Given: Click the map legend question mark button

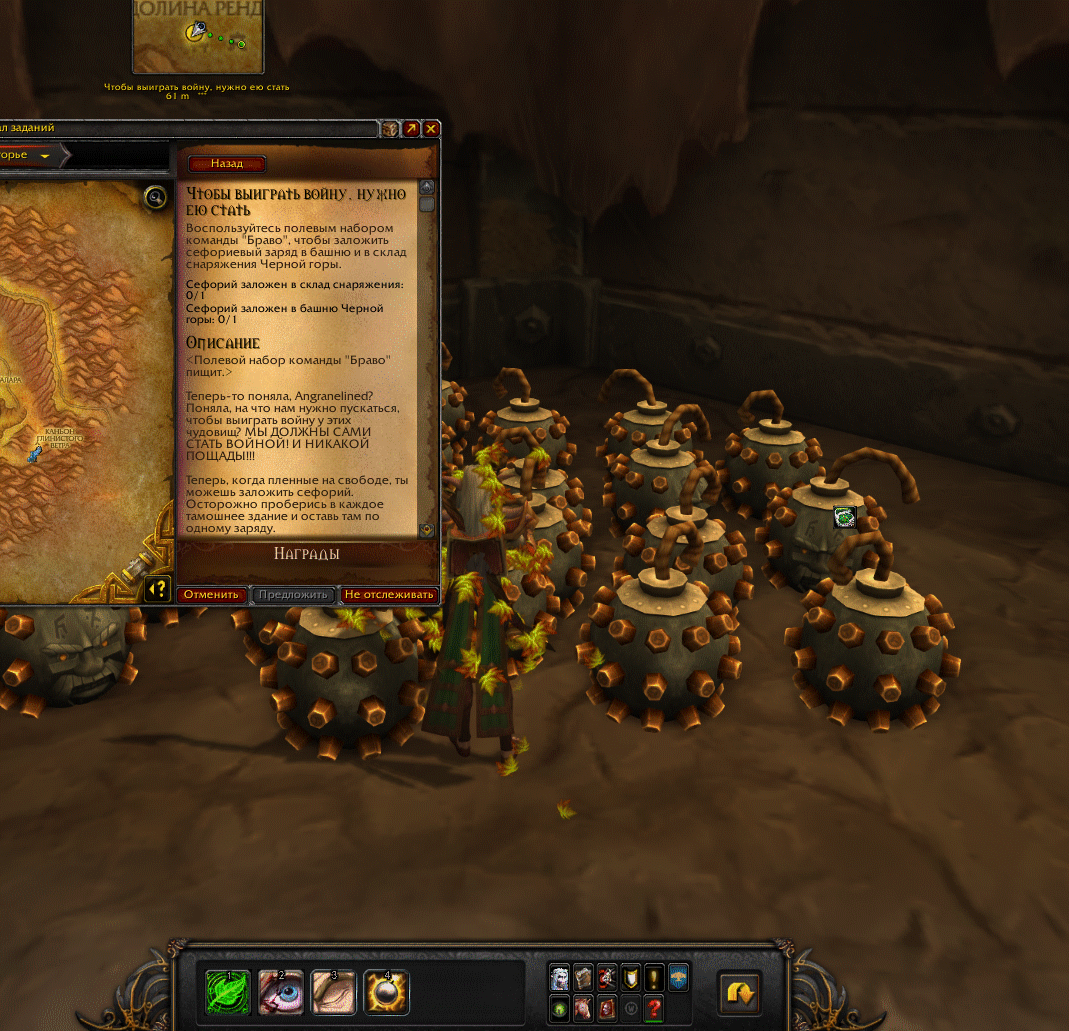Looking at the screenshot, I should pyautogui.click(x=157, y=587).
